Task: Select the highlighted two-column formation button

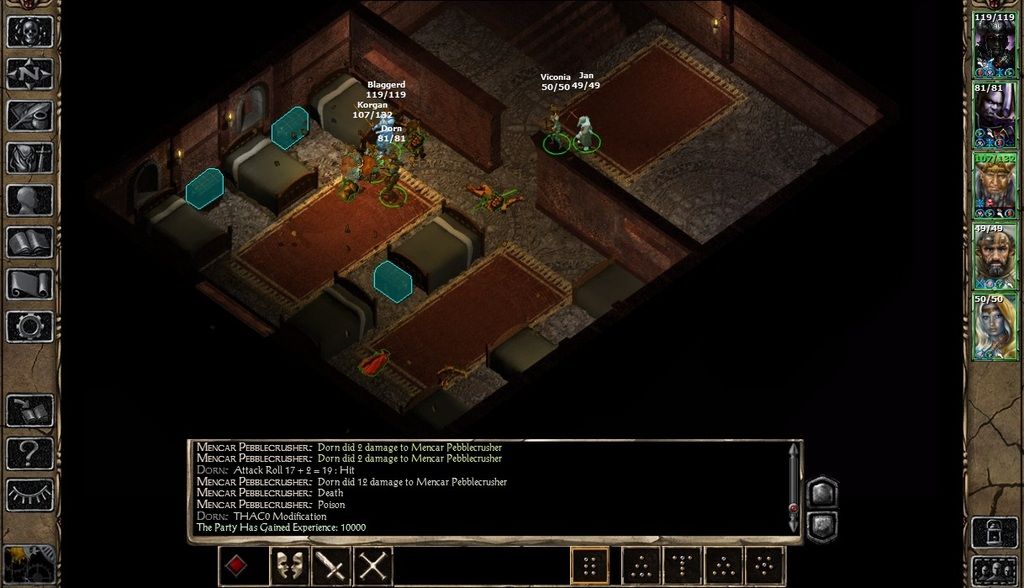Action: click(x=590, y=566)
